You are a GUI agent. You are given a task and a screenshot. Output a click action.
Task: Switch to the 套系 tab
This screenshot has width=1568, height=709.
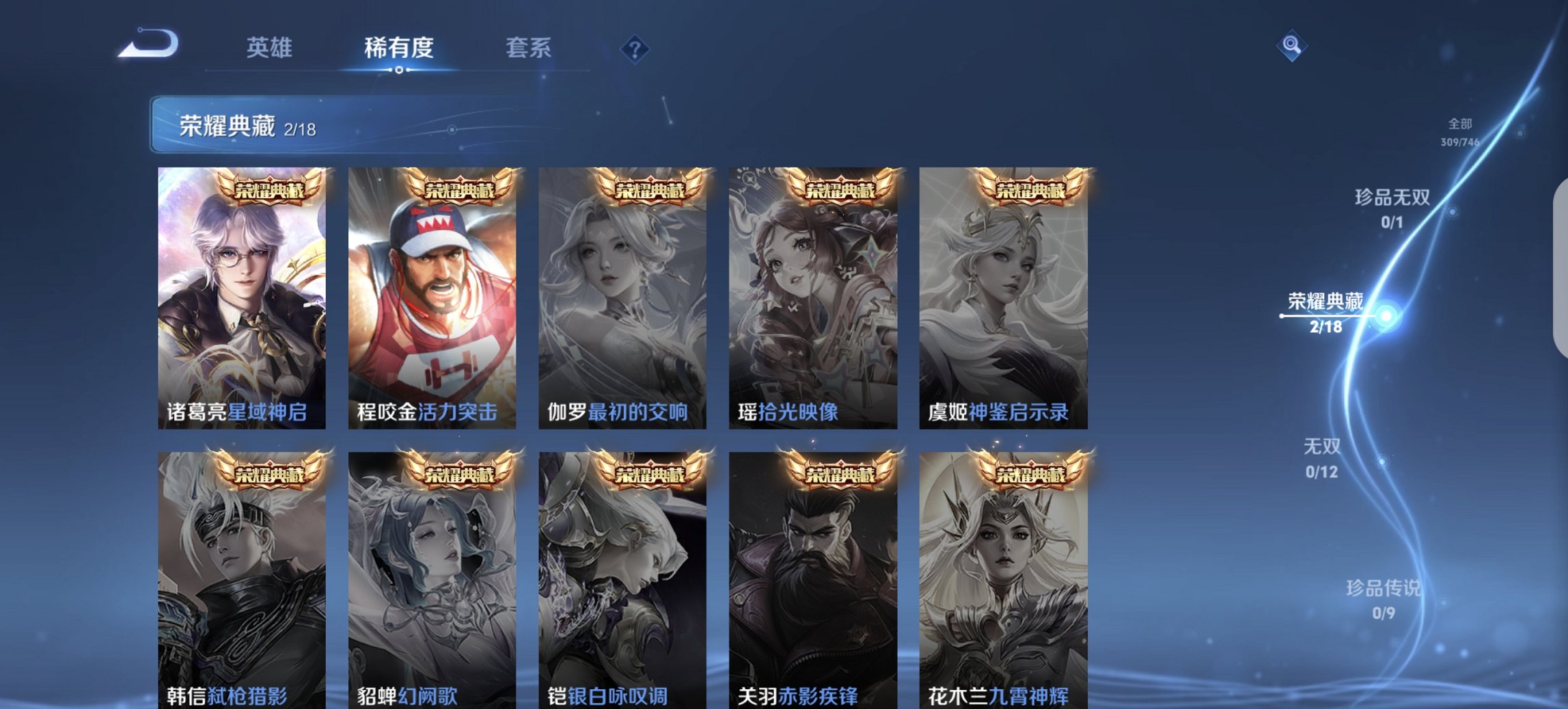pyautogui.click(x=528, y=48)
